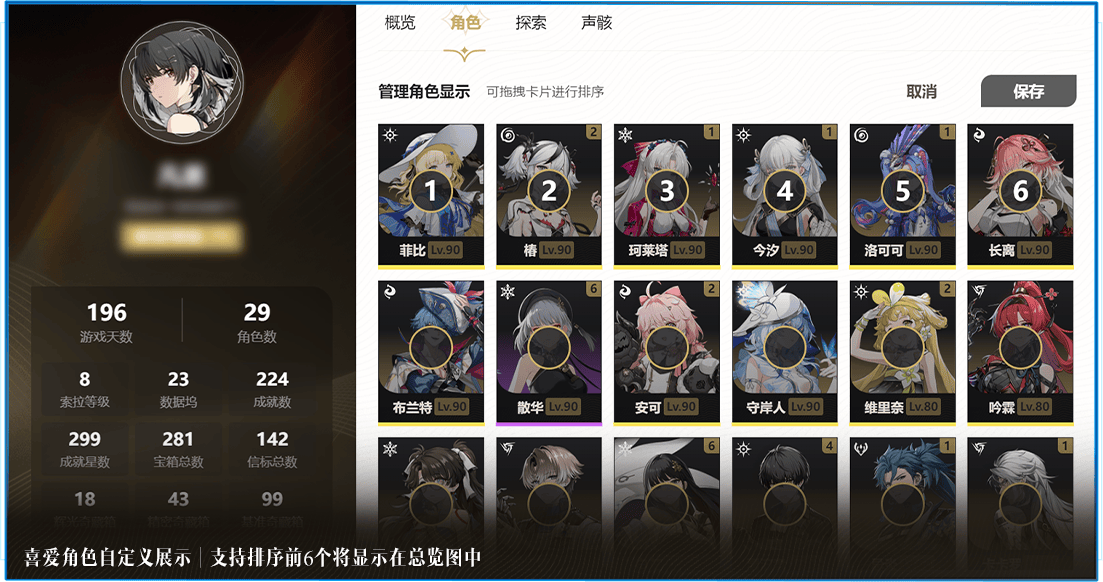Save the character display with 保存
The height and width of the screenshot is (582, 1103).
coord(1028,91)
